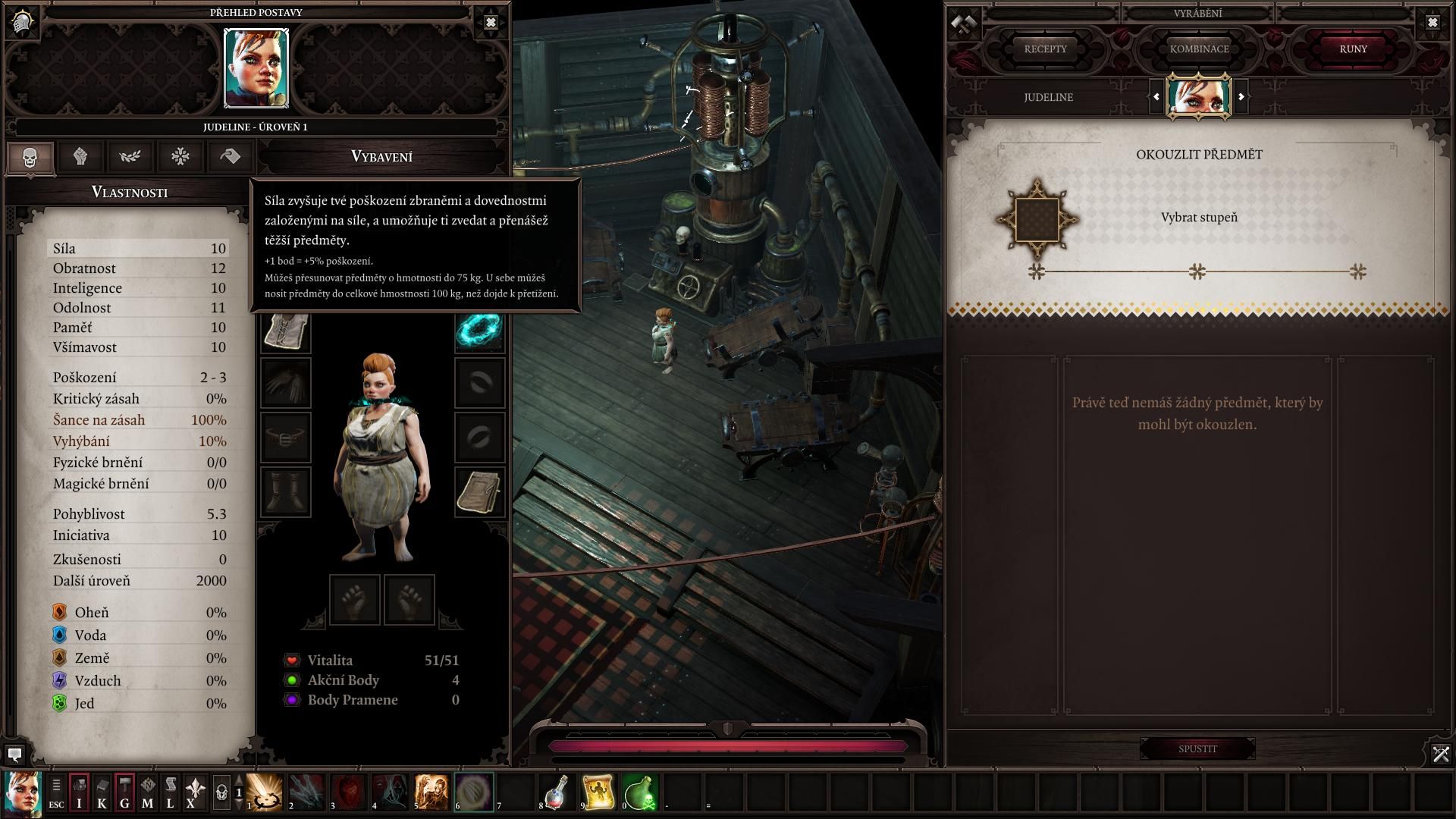The width and height of the screenshot is (1456, 819).
Task: Open the Kombinace crafting tab
Action: 1199,49
